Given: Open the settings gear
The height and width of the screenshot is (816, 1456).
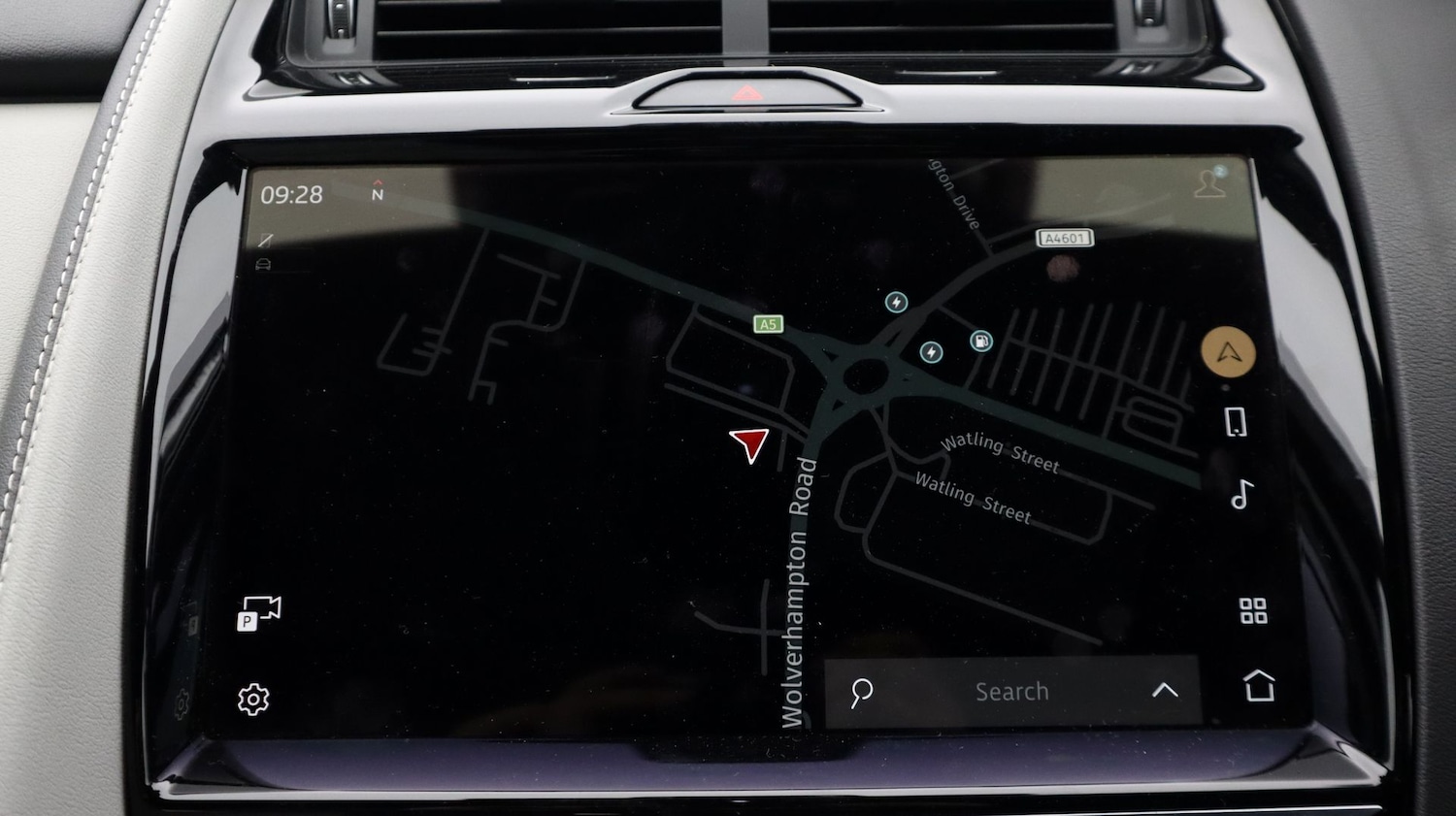Looking at the screenshot, I should pyautogui.click(x=252, y=698).
